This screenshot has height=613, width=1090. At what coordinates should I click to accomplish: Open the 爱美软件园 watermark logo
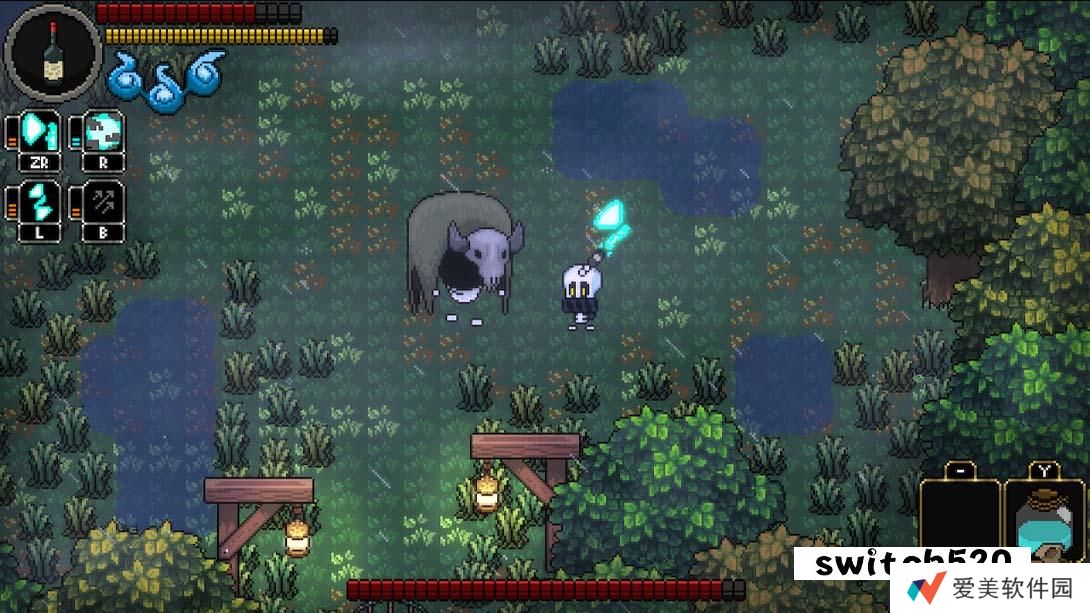pos(926,587)
